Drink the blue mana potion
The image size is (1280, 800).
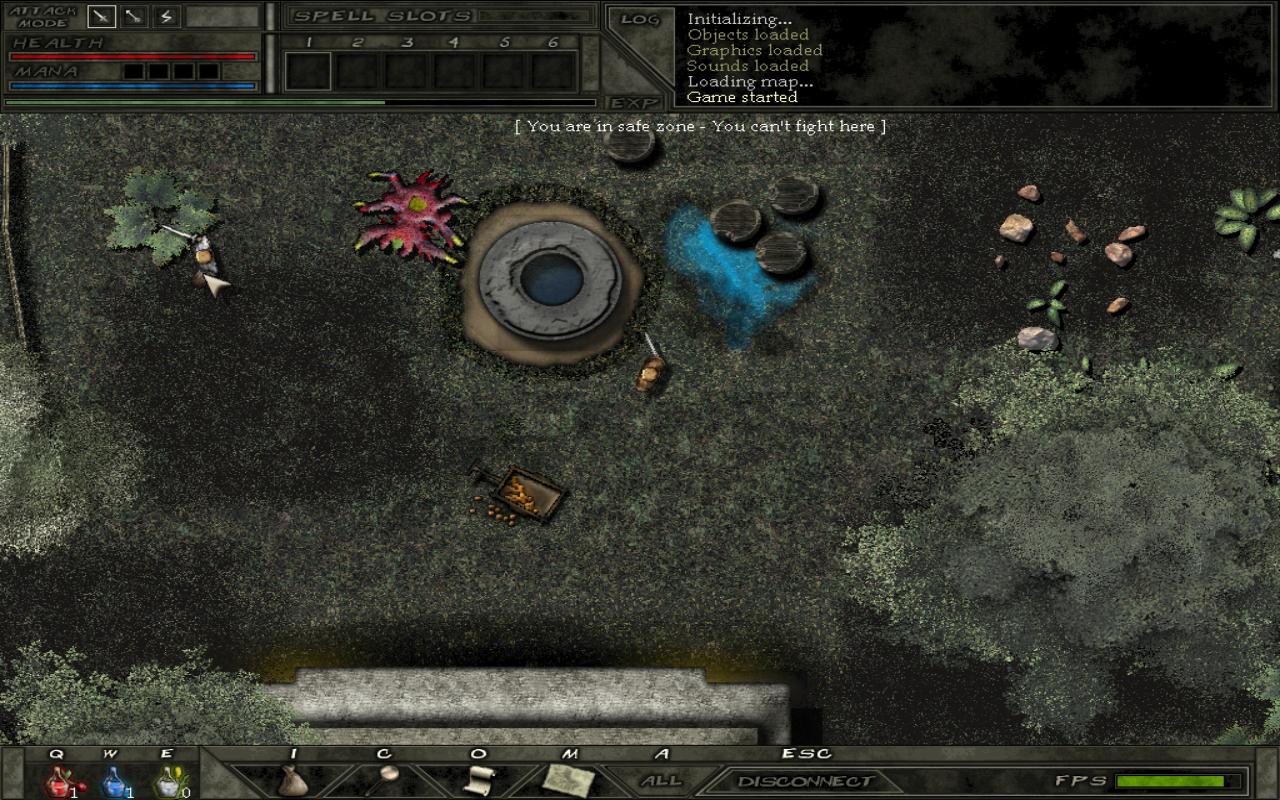114,780
